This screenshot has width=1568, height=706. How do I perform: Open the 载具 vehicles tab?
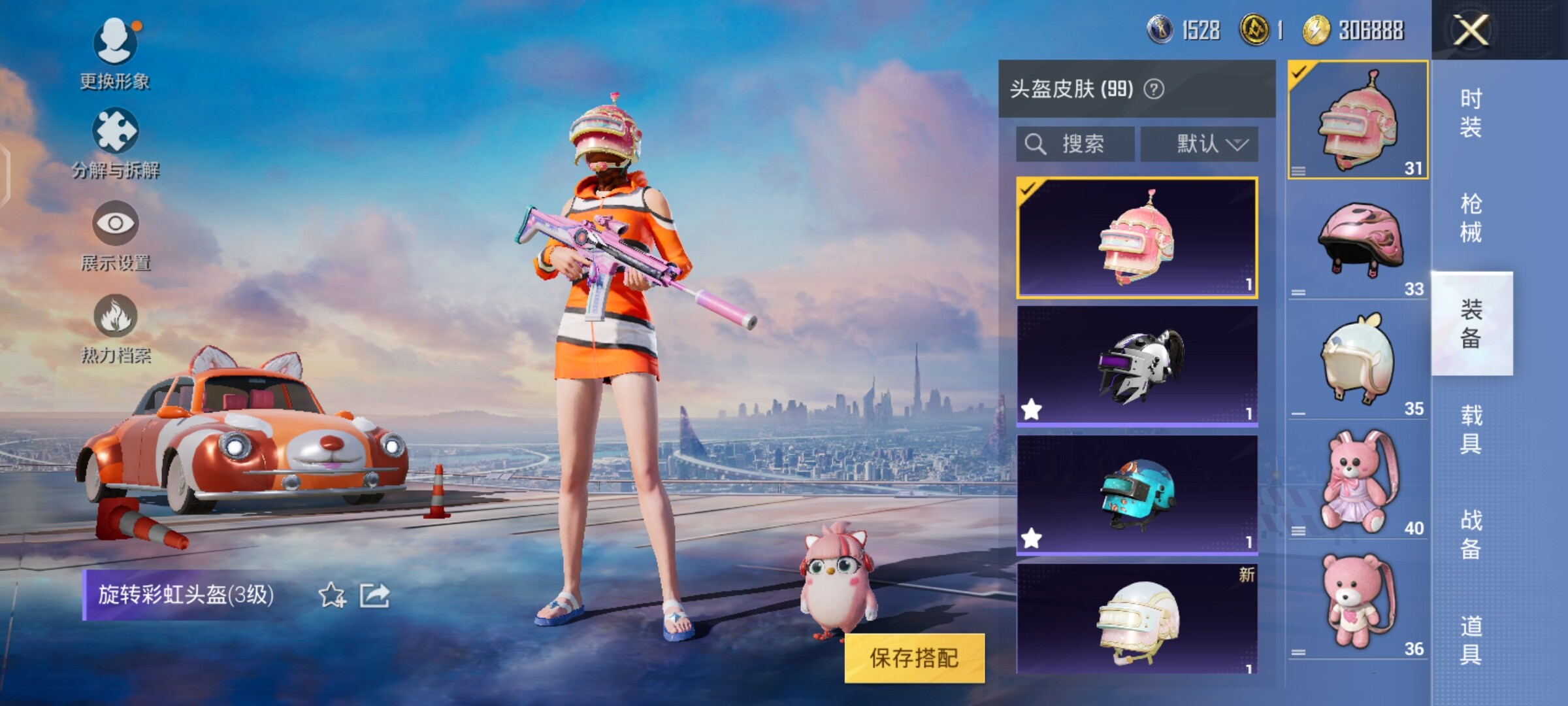point(1471,429)
